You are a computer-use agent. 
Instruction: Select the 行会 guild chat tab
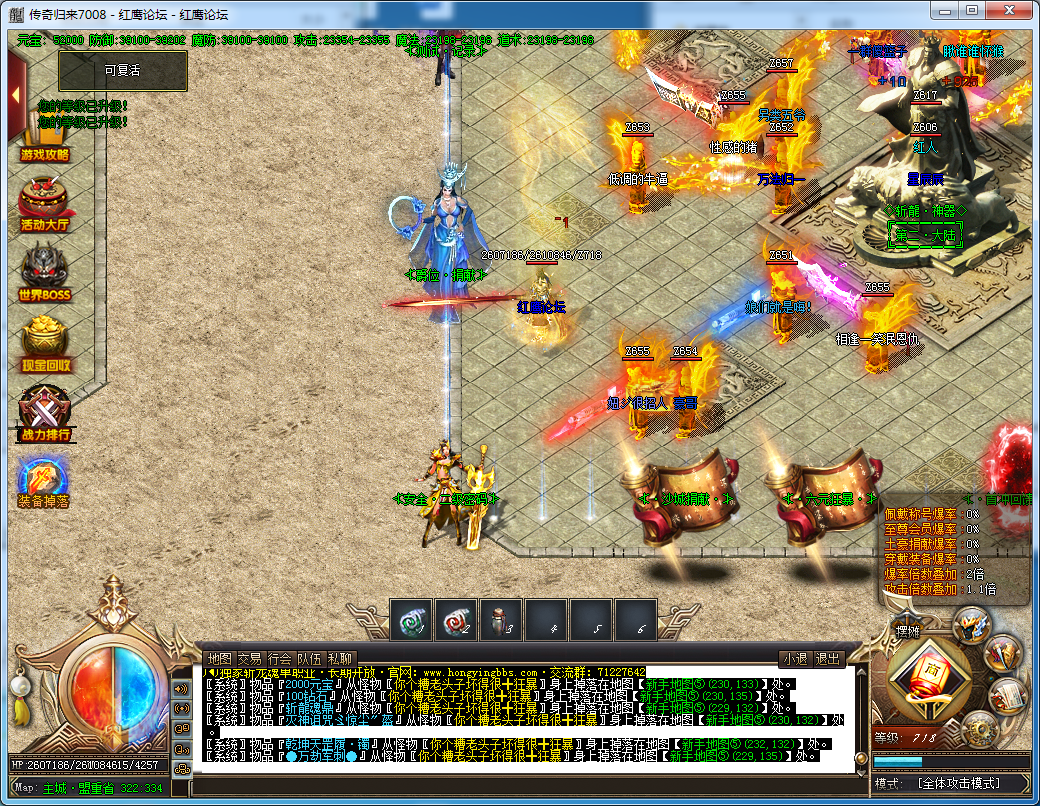280,659
